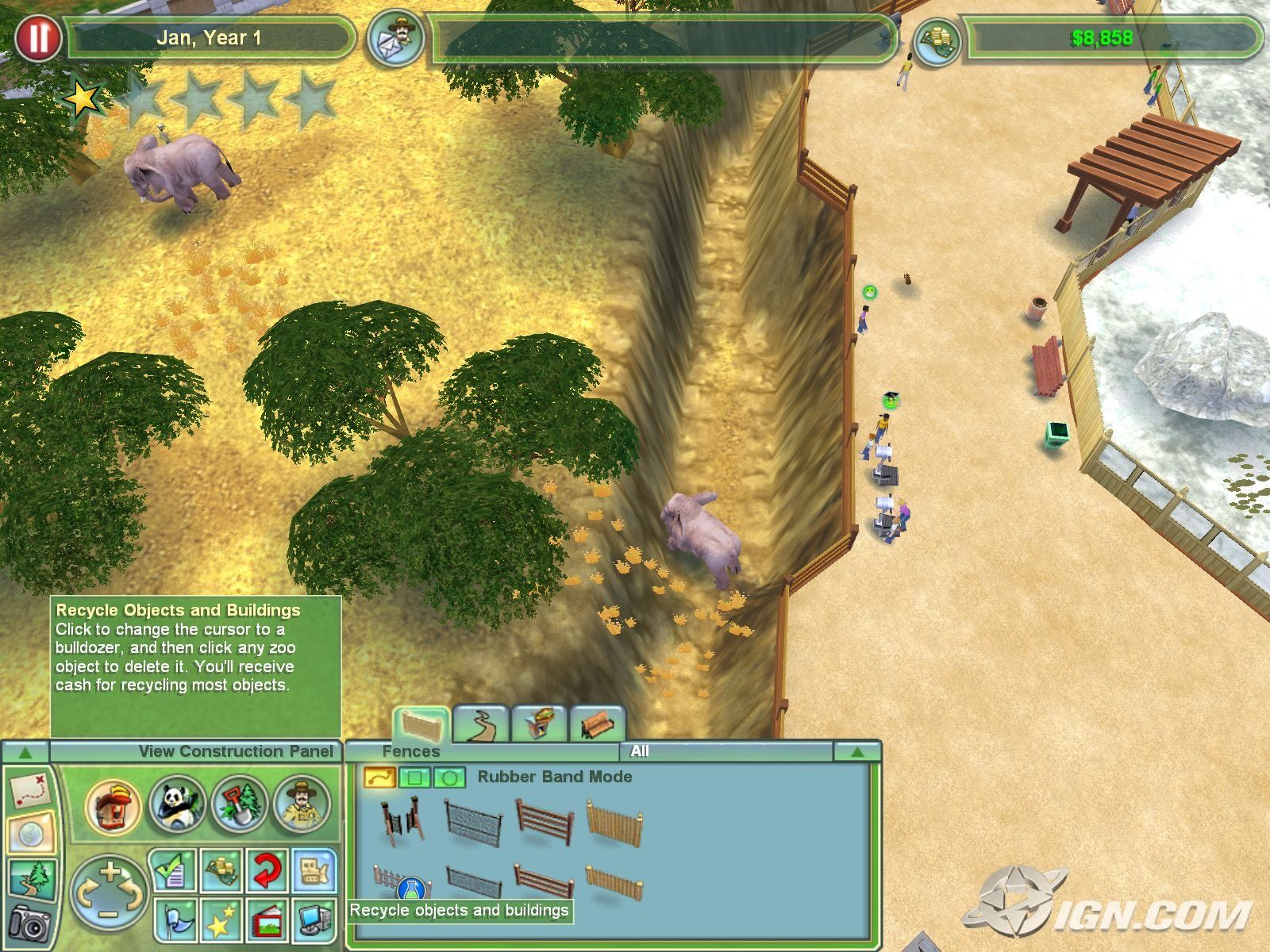Pause the game with the red button
Viewport: 1270px width, 952px height.
click(37, 37)
